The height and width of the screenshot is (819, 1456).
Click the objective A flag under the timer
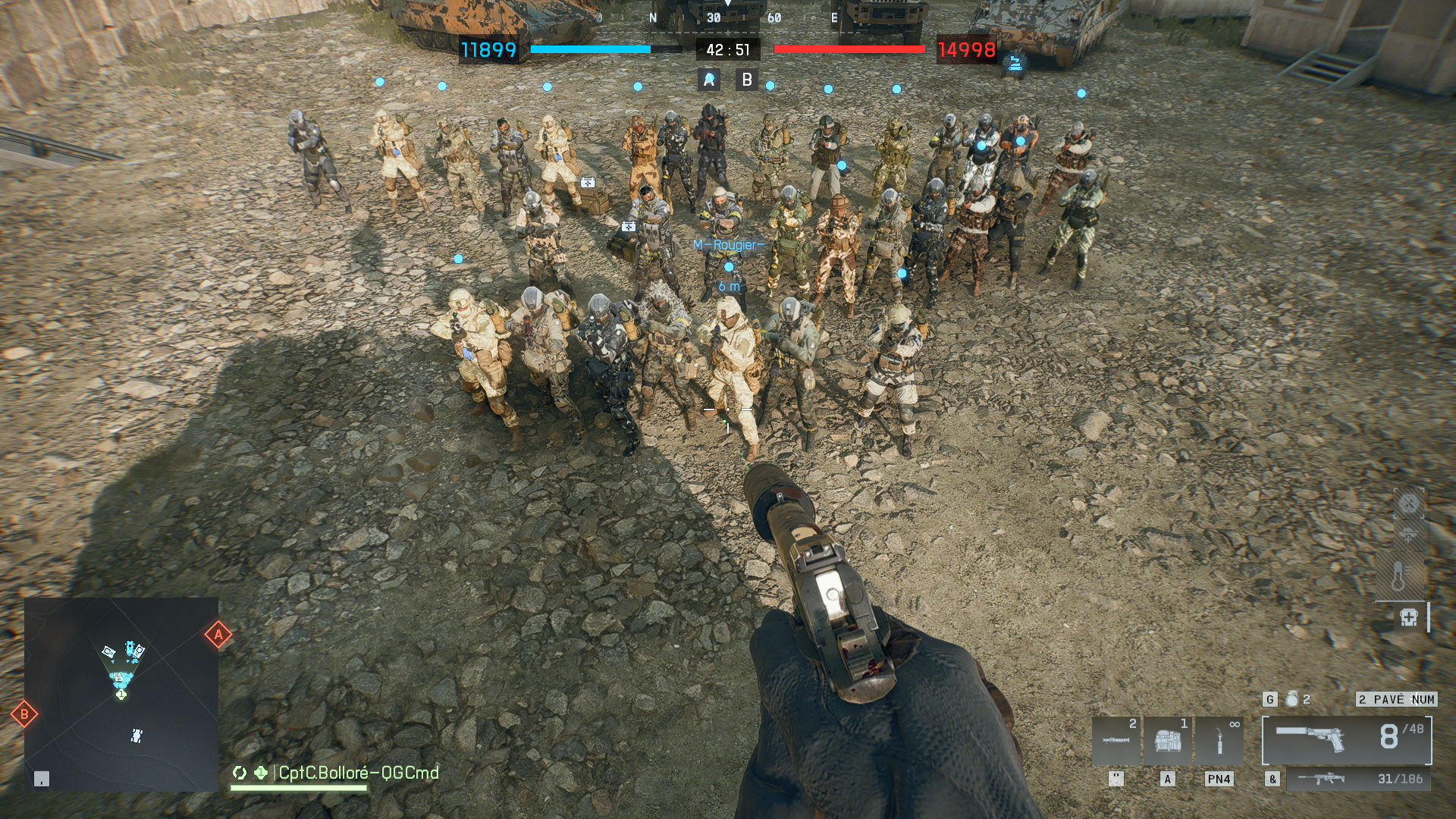709,80
